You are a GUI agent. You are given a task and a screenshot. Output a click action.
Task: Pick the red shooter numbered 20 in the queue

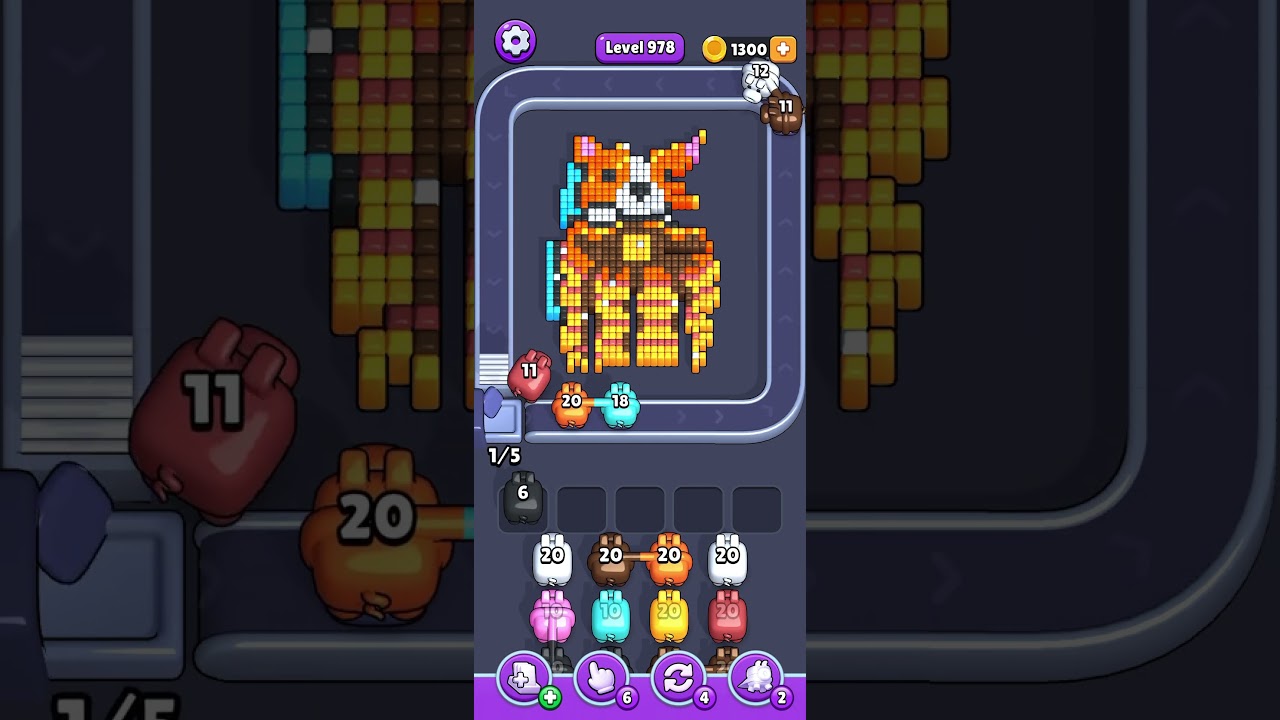(727, 617)
